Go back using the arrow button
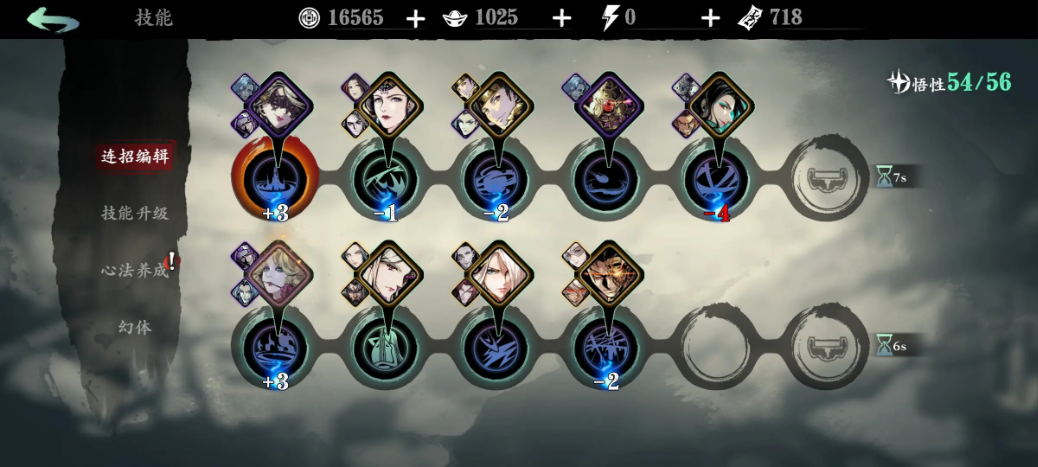The image size is (1038, 467). (x=52, y=18)
